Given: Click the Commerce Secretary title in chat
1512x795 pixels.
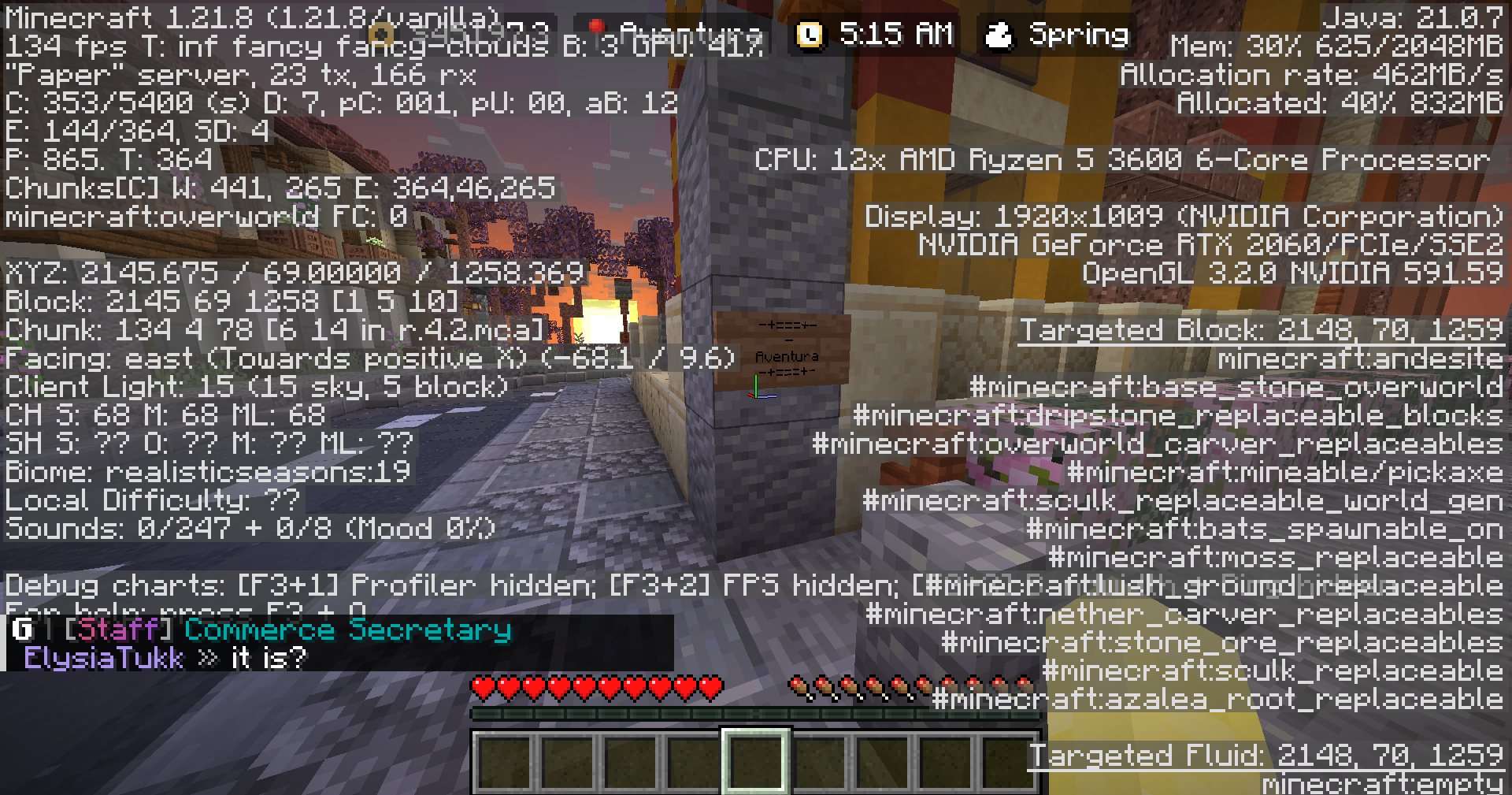Looking at the screenshot, I should pos(347,630).
